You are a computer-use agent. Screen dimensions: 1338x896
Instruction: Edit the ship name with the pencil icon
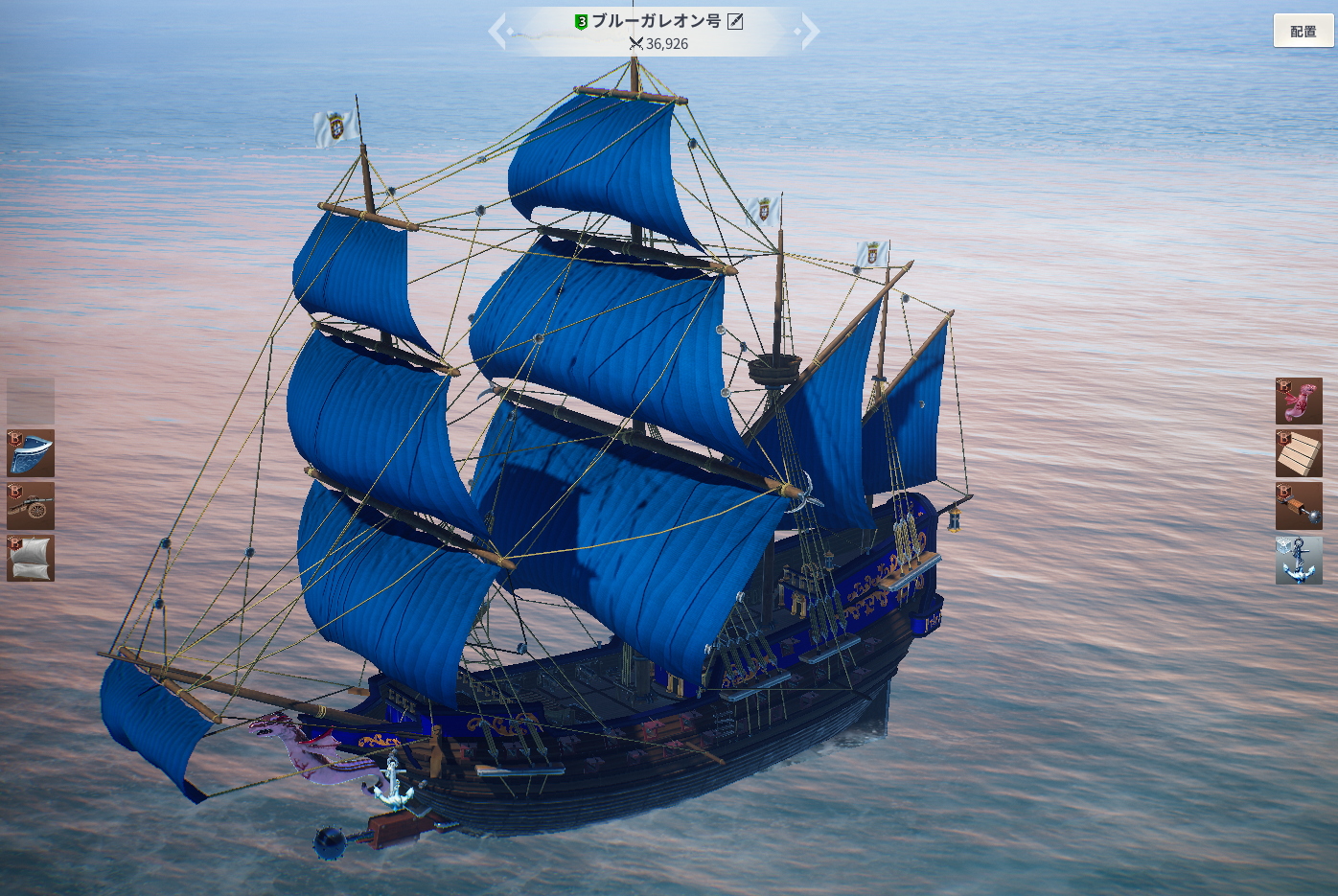point(735,21)
